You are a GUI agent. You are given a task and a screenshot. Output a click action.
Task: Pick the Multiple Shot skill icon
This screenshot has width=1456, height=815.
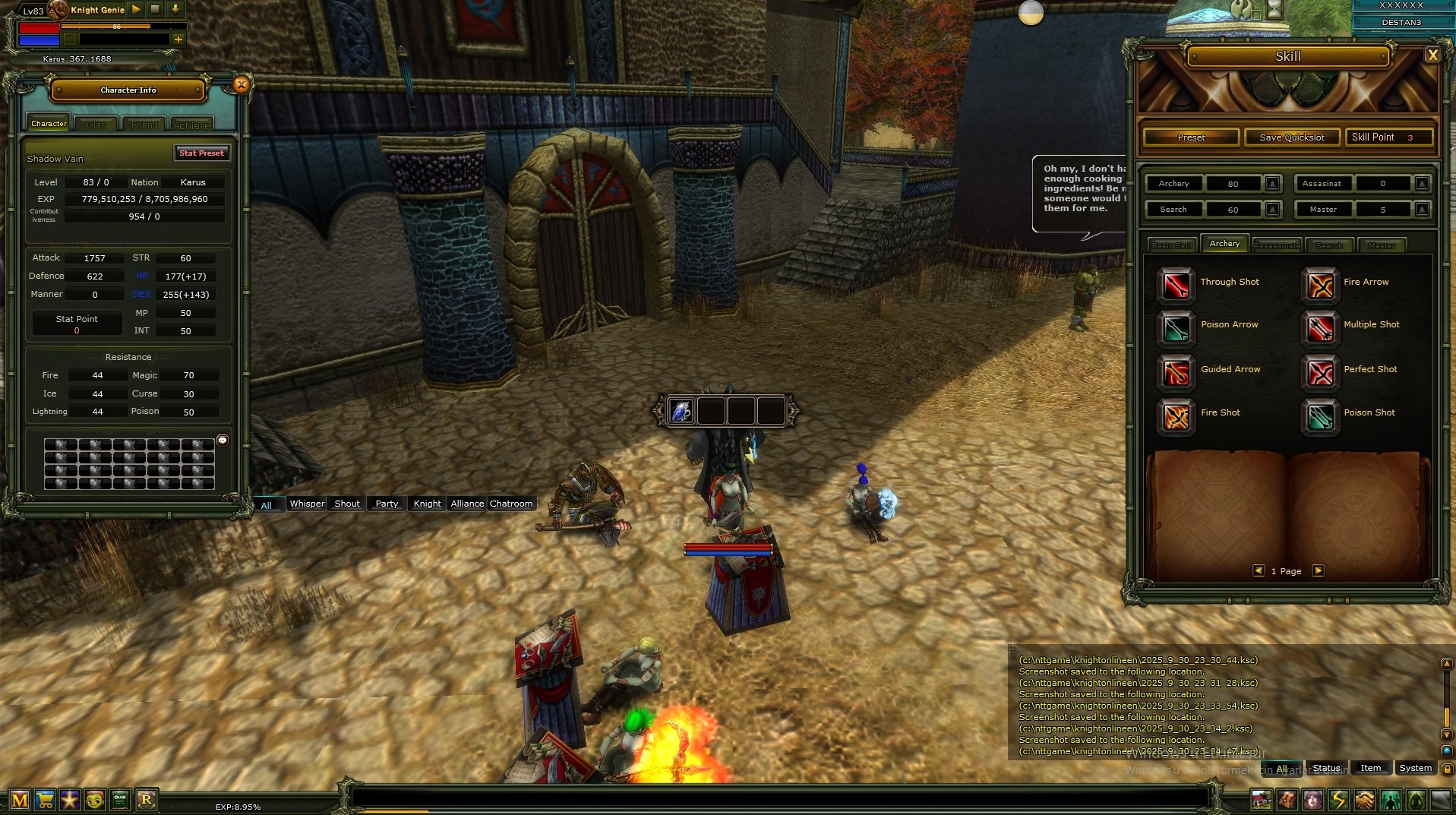[1320, 327]
